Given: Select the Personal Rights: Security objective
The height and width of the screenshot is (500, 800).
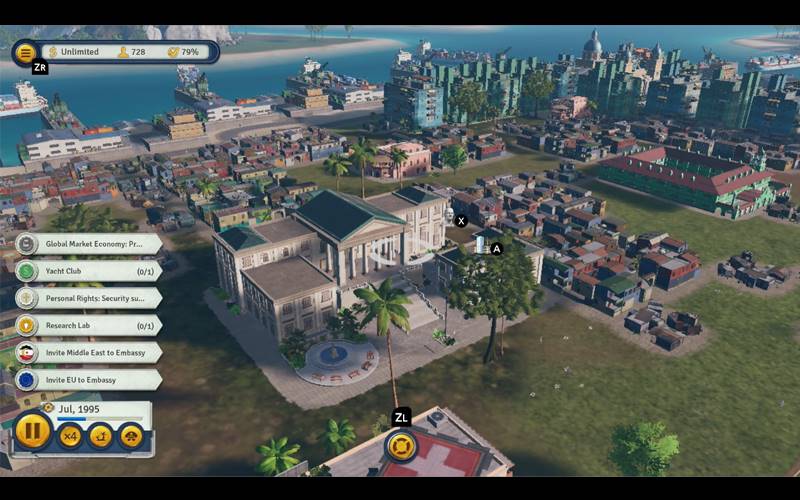Looking at the screenshot, I should tap(90, 298).
